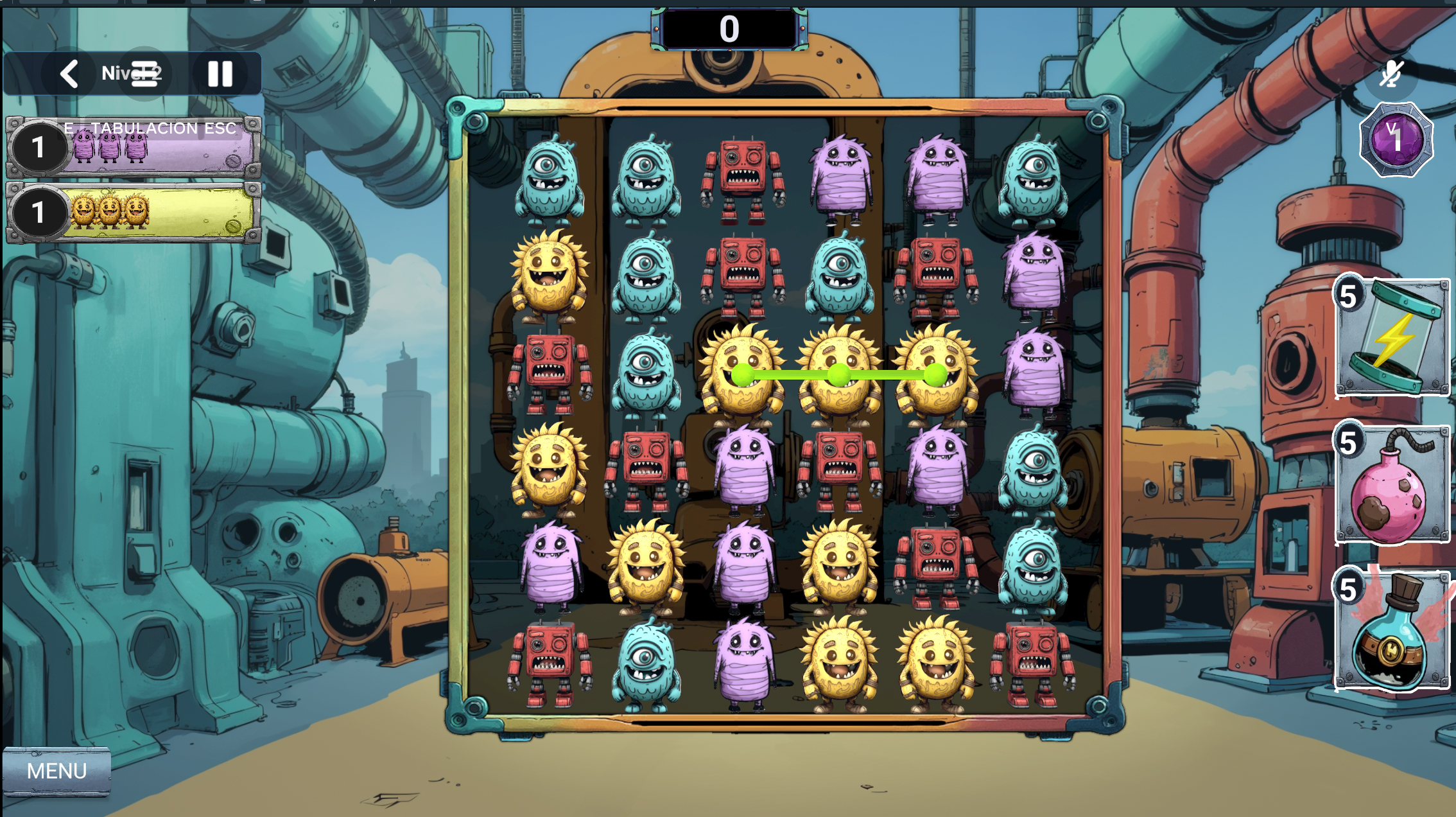This screenshot has height=817, width=1456.
Task: Go back with the left arrow button
Action: click(69, 74)
